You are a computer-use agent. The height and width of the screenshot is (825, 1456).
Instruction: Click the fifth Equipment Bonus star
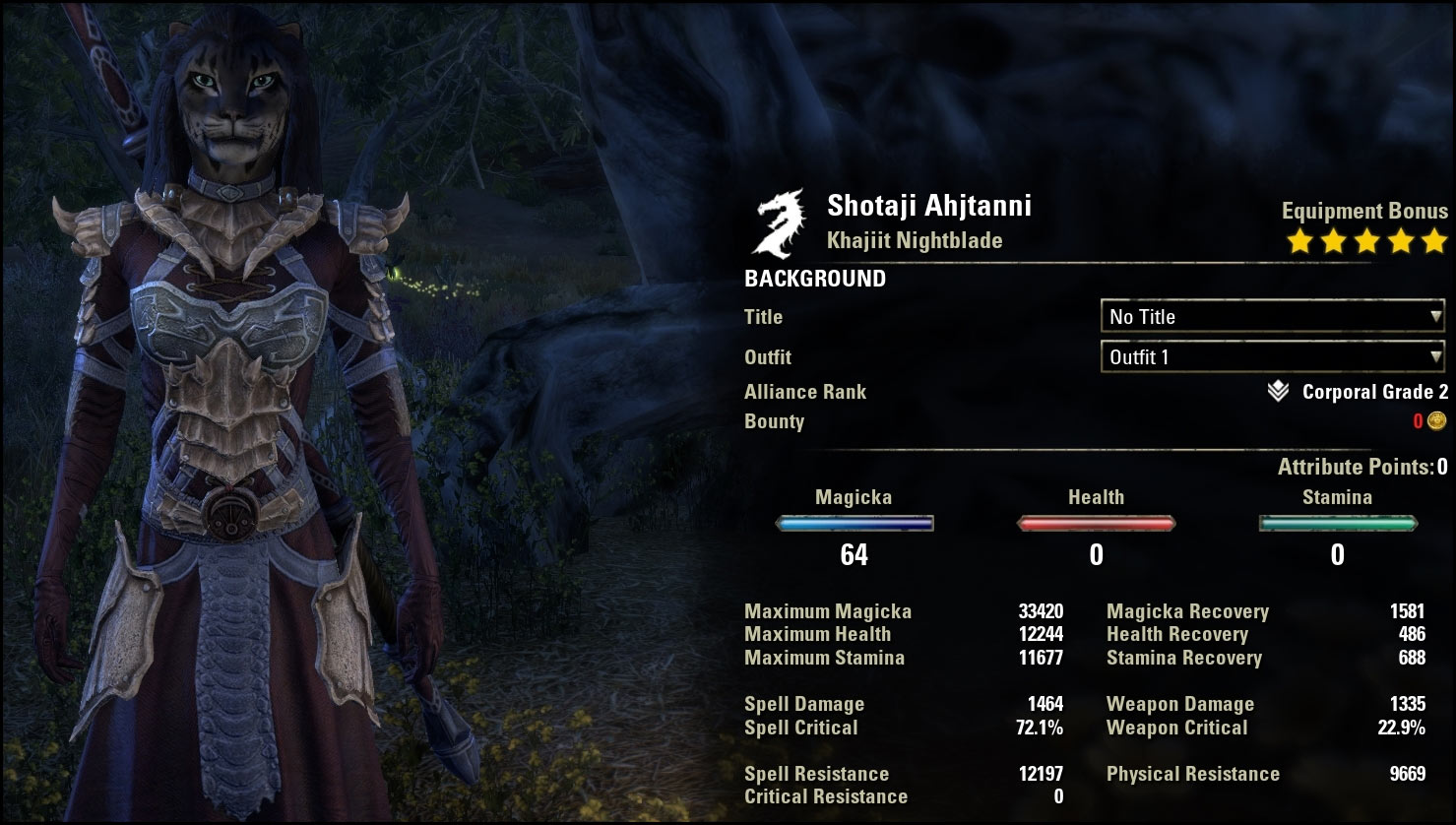[1436, 239]
